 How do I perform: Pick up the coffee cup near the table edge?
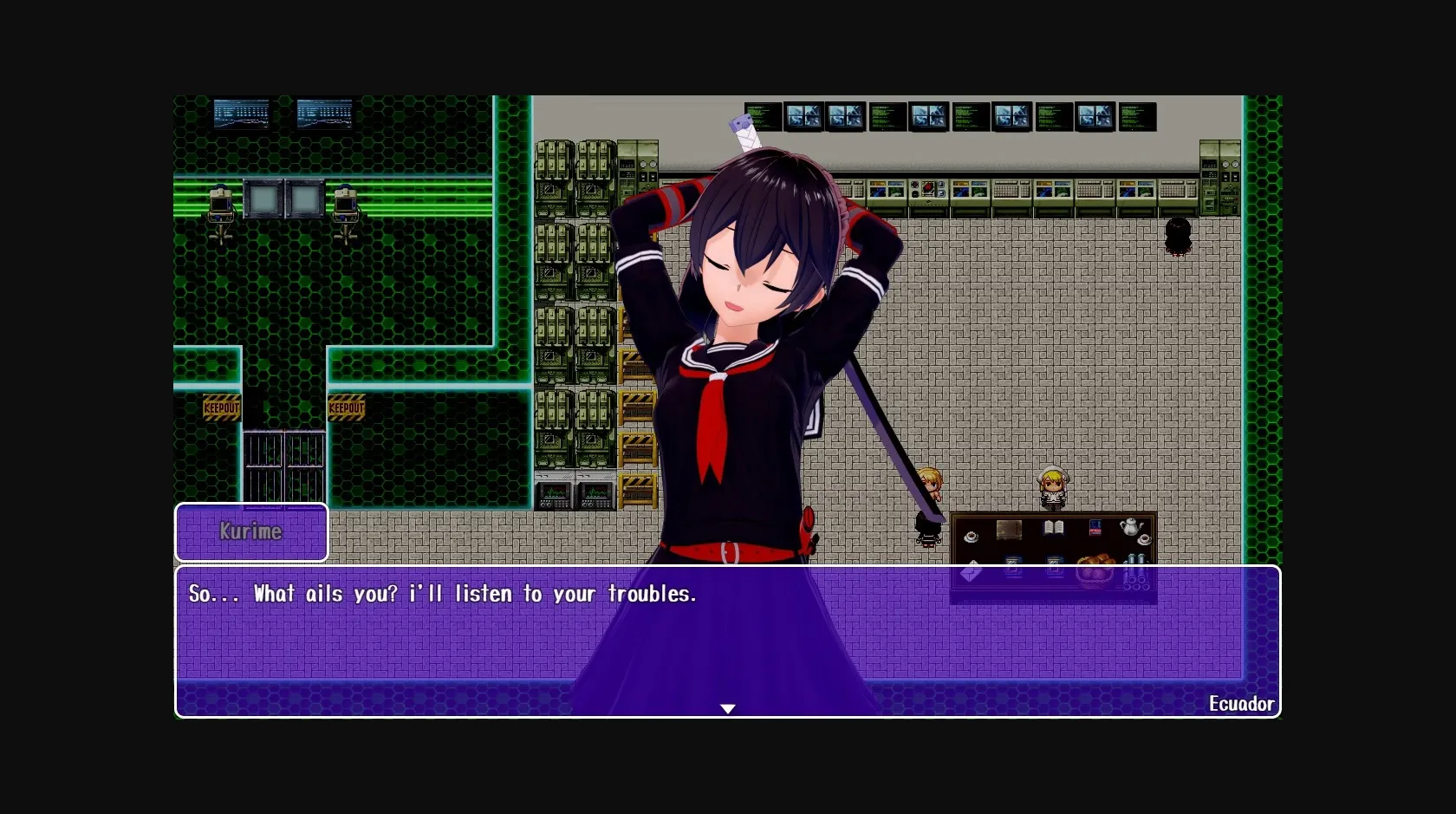pyautogui.click(x=972, y=537)
